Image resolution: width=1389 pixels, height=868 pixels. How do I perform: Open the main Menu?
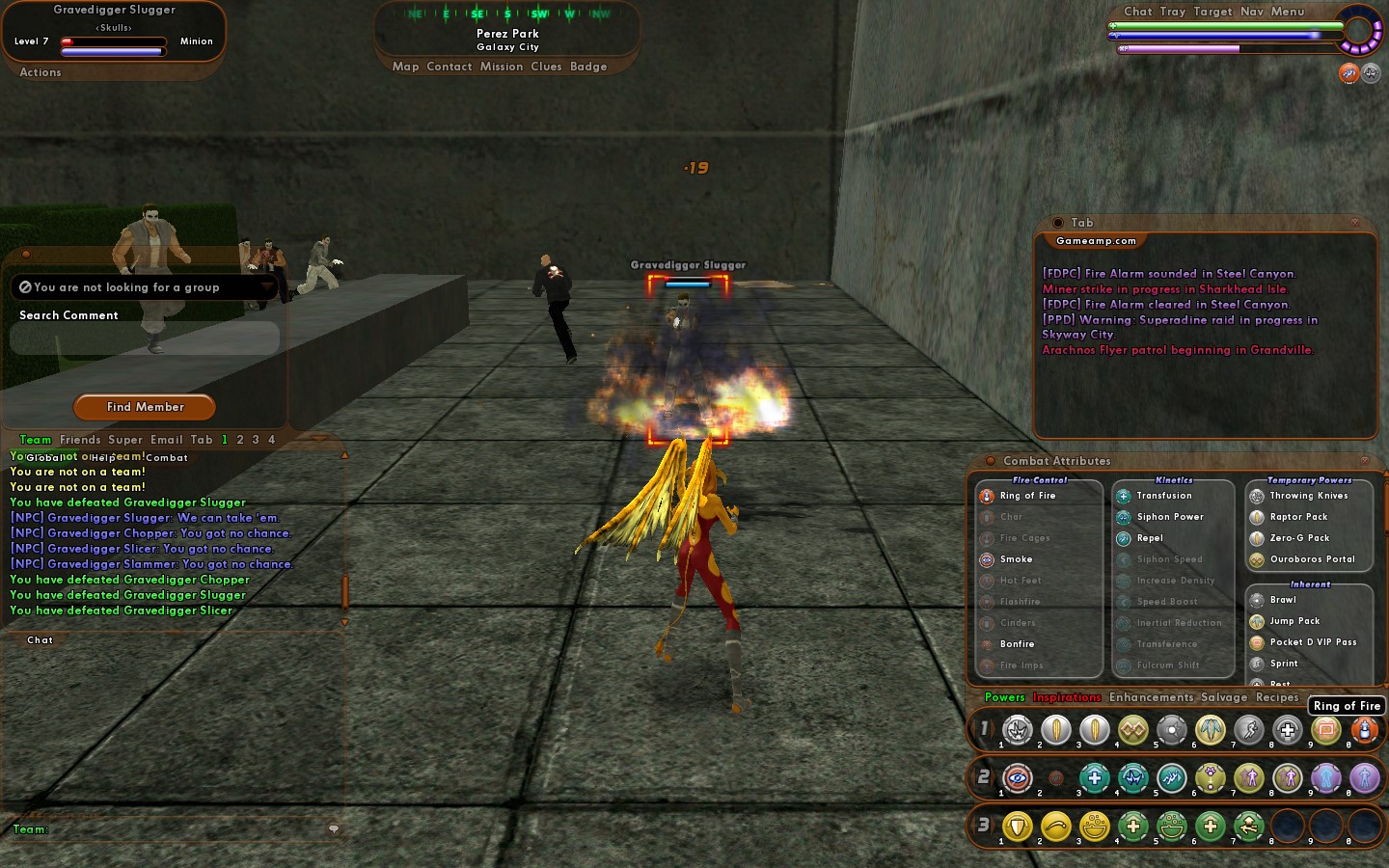point(1288,12)
